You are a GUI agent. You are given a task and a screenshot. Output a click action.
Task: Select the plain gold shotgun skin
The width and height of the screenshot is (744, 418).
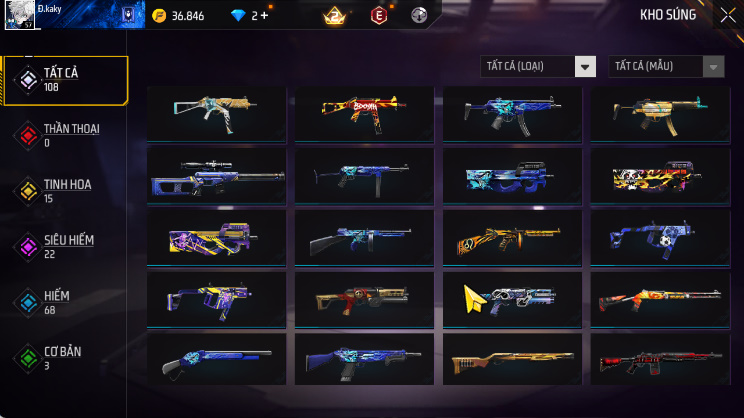pyautogui.click(x=512, y=360)
